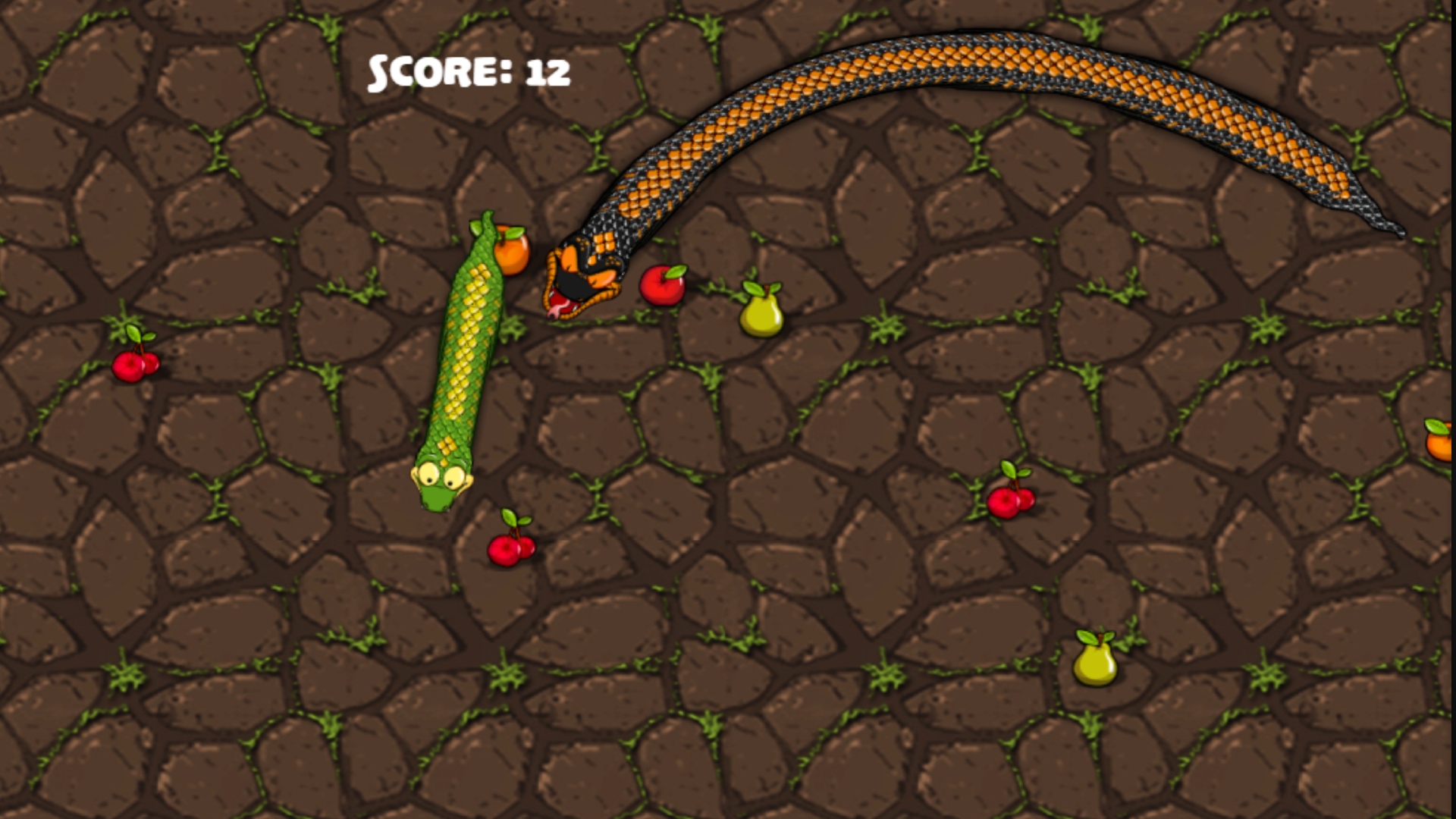Select the yellow pear beside the apple

(x=761, y=313)
